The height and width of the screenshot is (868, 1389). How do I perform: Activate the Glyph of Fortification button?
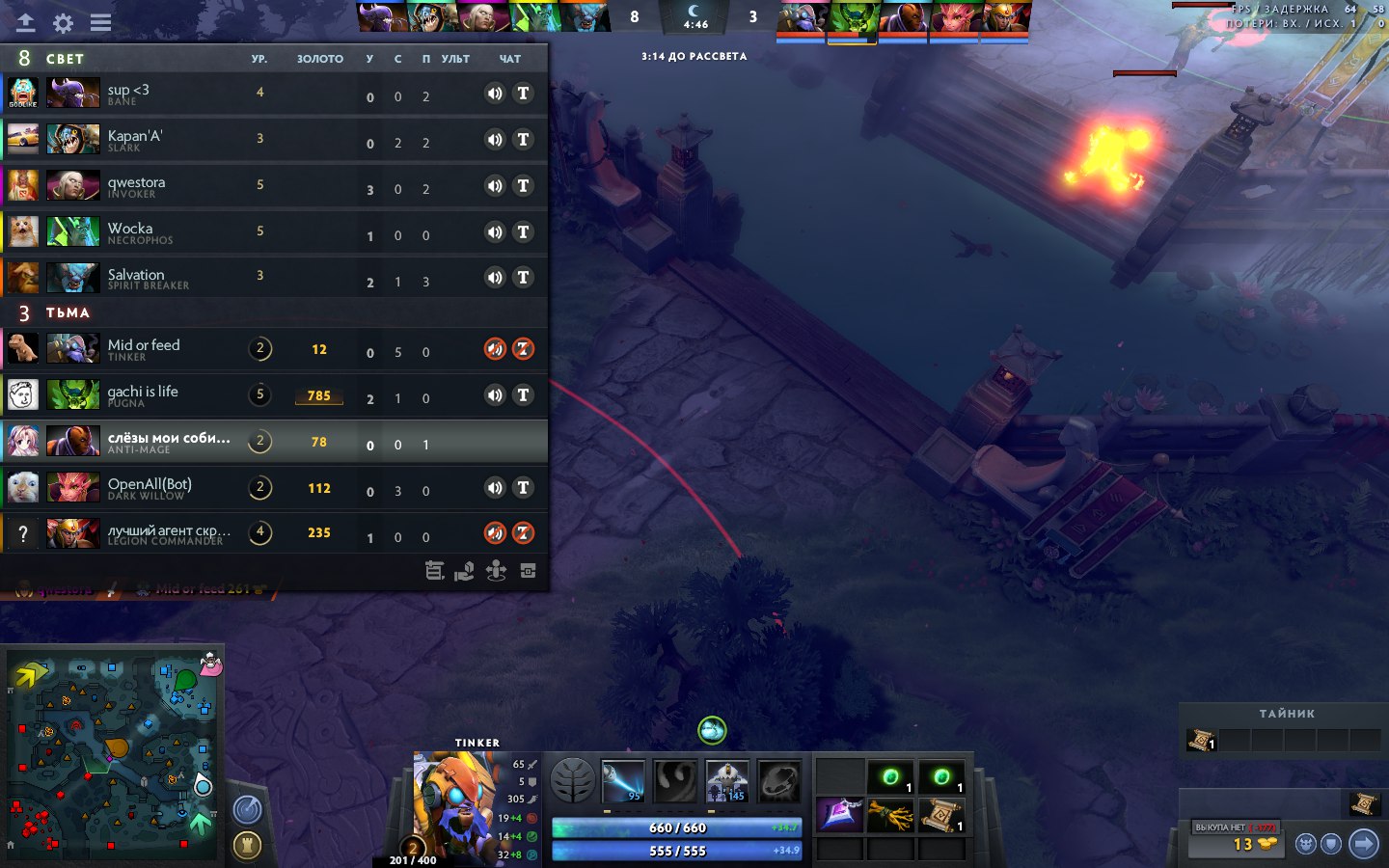pos(248,845)
